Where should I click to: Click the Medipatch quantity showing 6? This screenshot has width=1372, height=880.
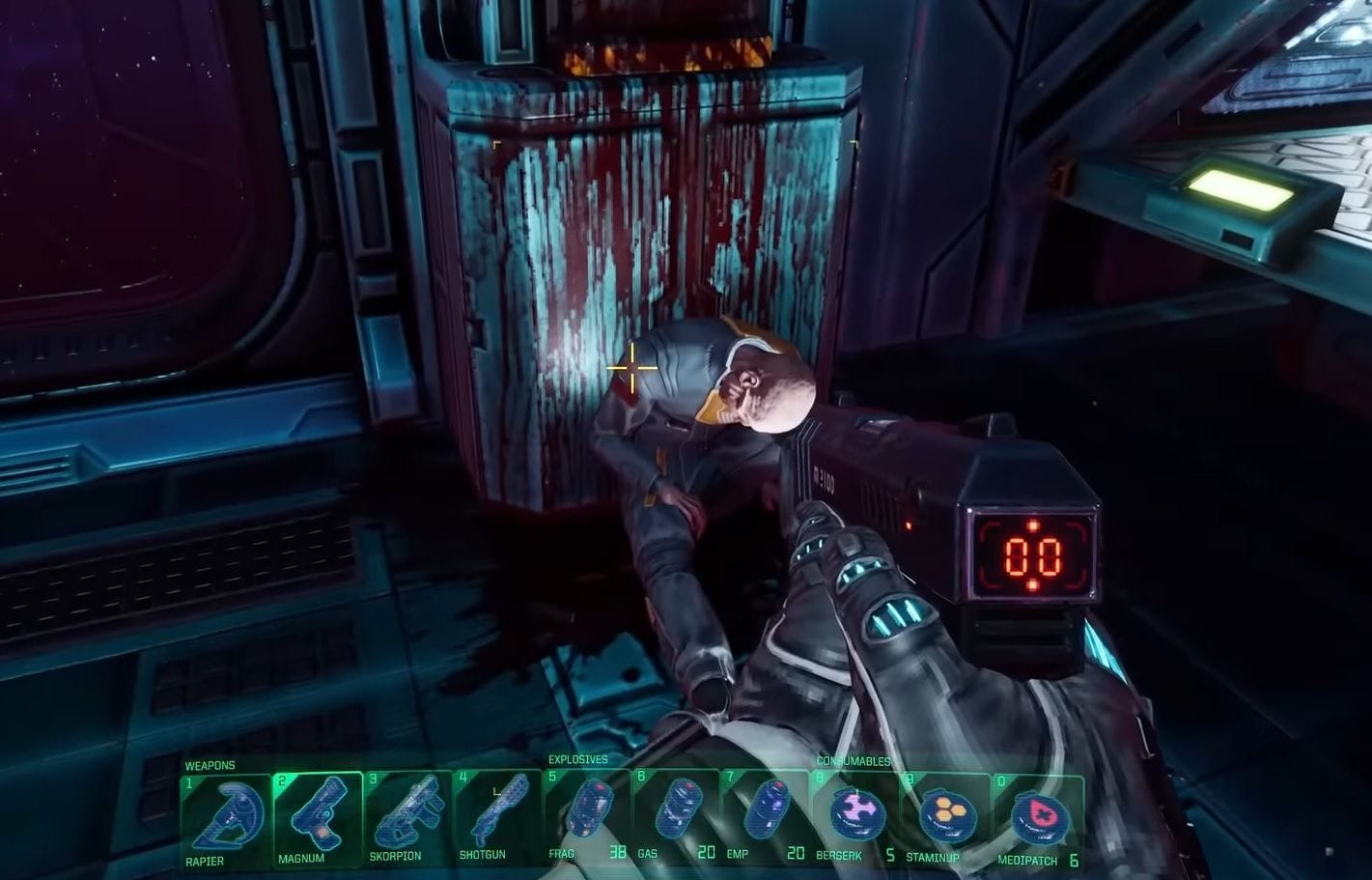[1075, 860]
